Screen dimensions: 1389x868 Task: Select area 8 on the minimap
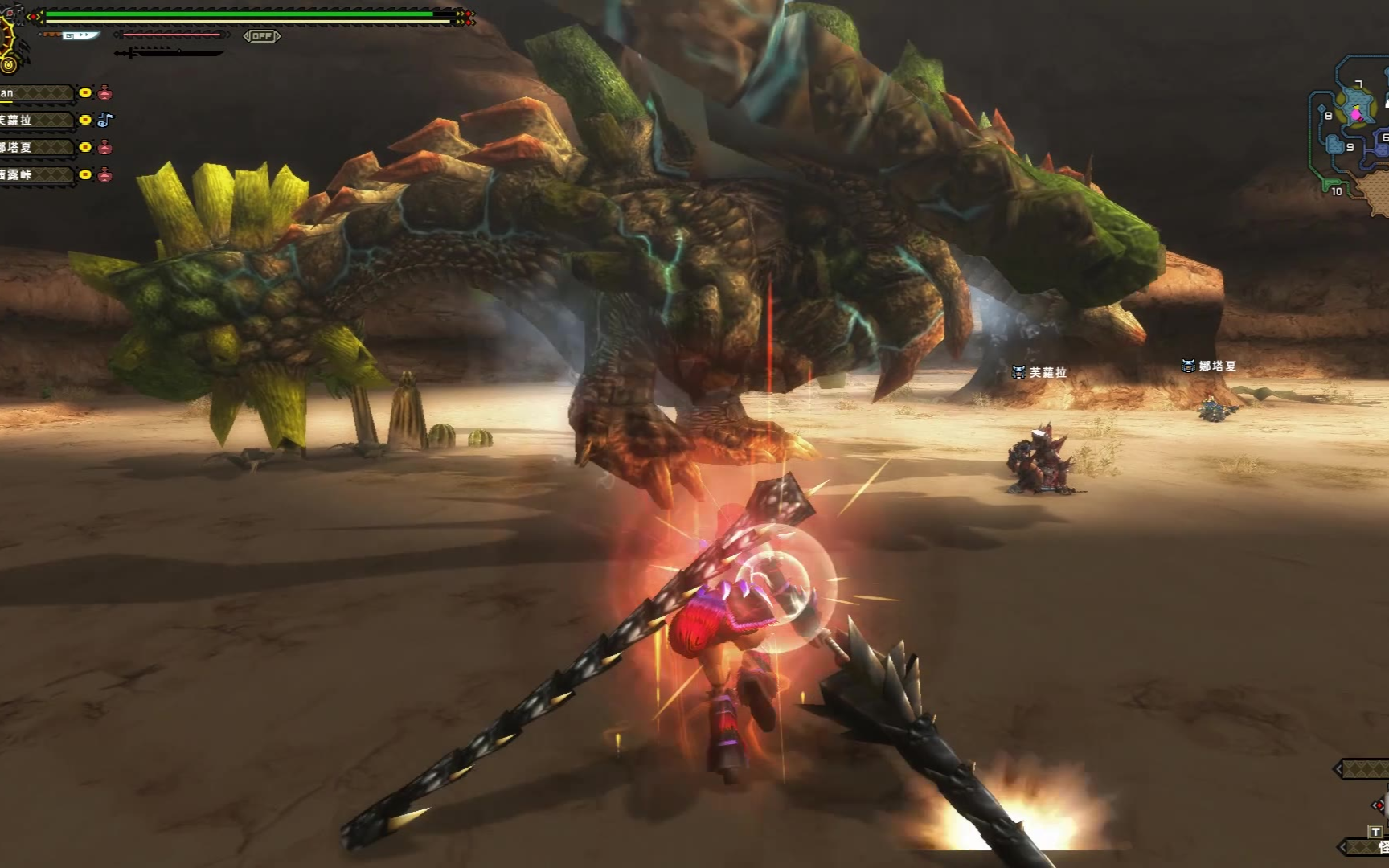point(1328,116)
